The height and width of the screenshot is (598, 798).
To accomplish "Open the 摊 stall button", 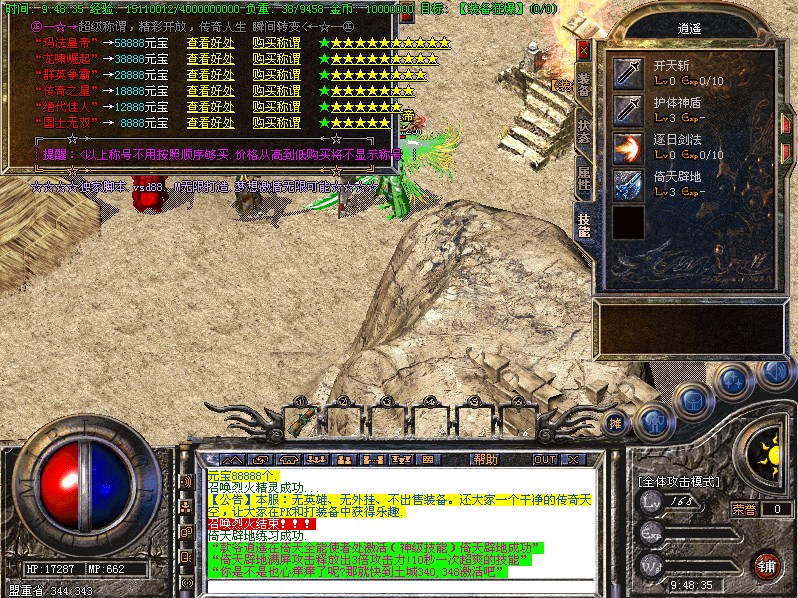I will pyautogui.click(x=616, y=423).
